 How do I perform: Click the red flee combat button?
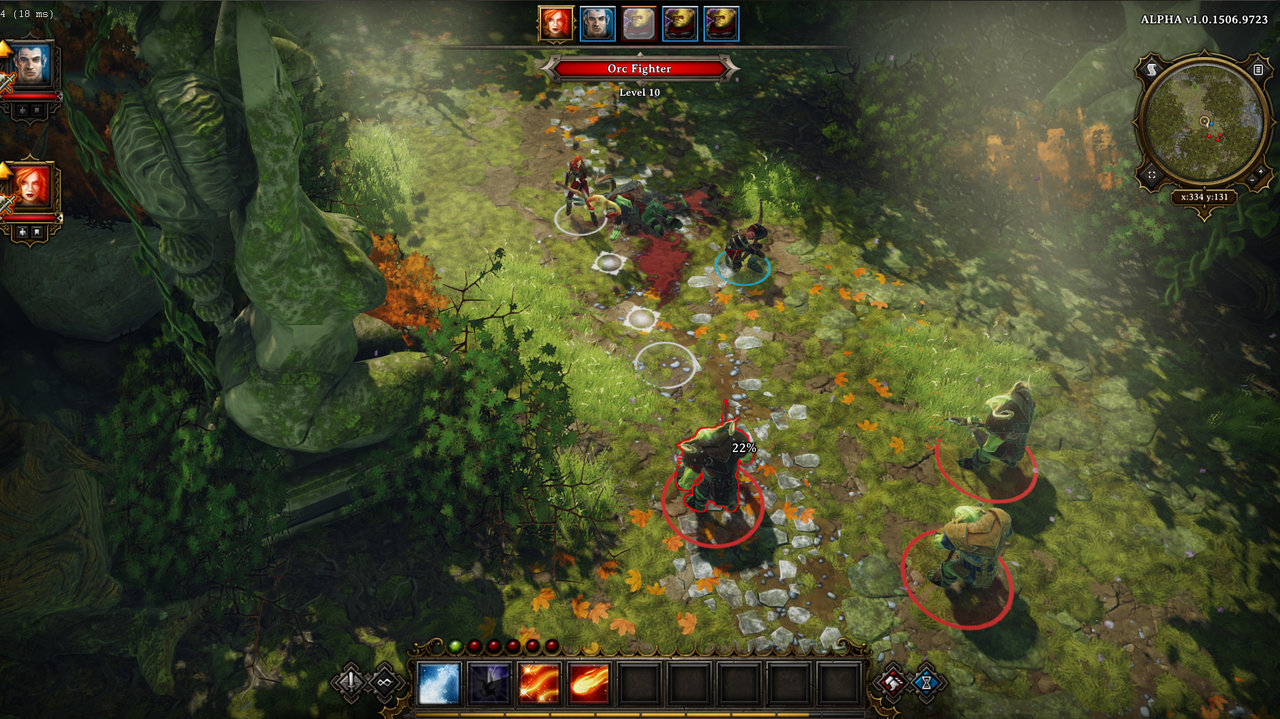892,683
